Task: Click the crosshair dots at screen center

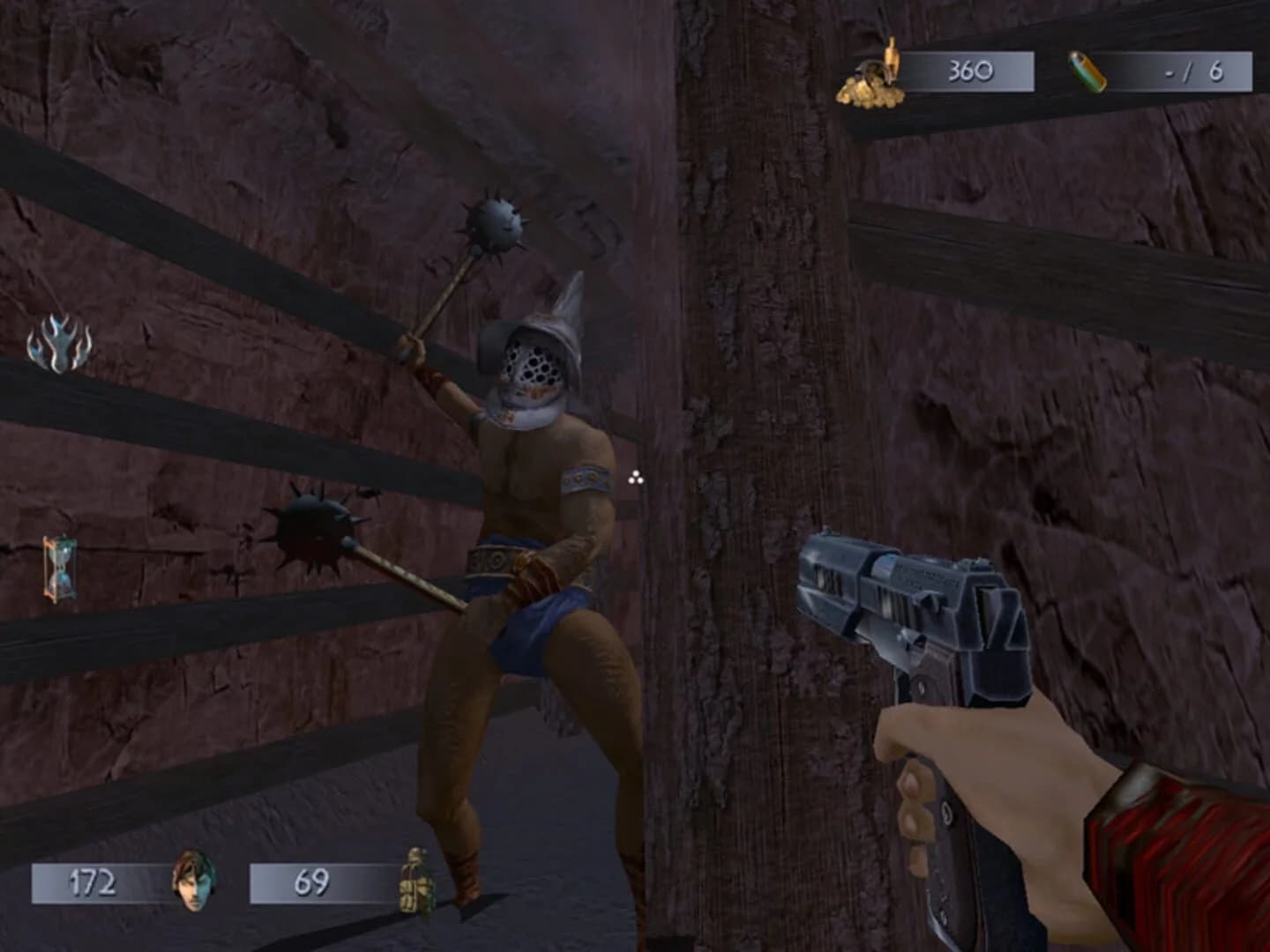Action: 633,476
